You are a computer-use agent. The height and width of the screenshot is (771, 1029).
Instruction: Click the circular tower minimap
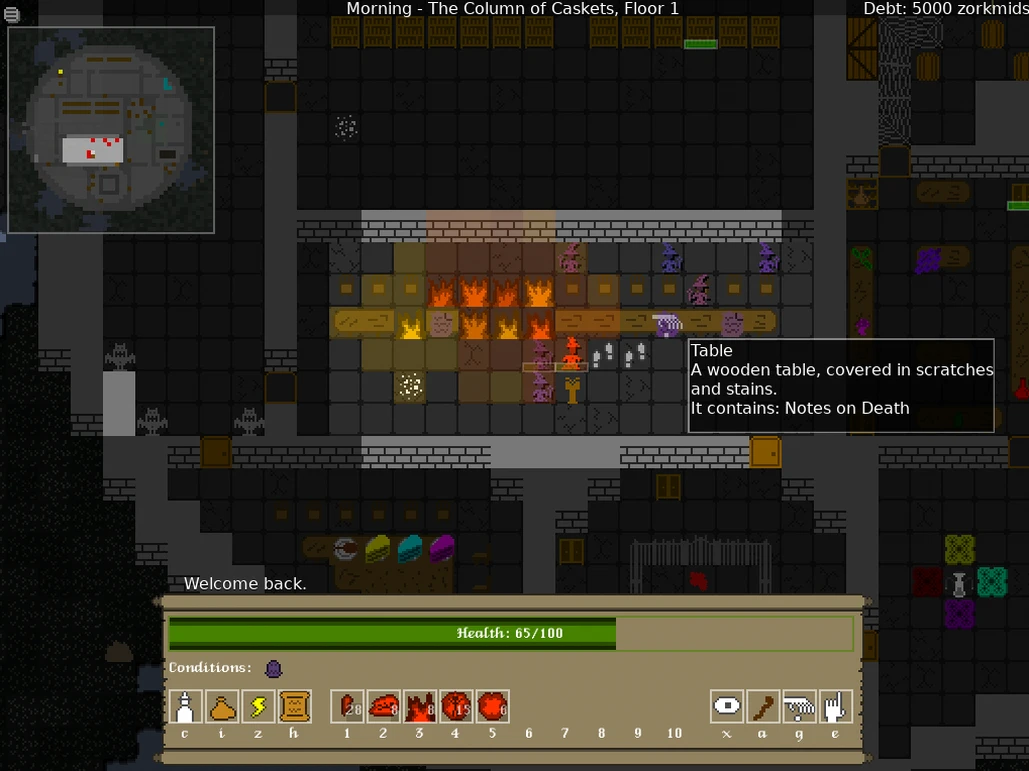click(x=111, y=130)
